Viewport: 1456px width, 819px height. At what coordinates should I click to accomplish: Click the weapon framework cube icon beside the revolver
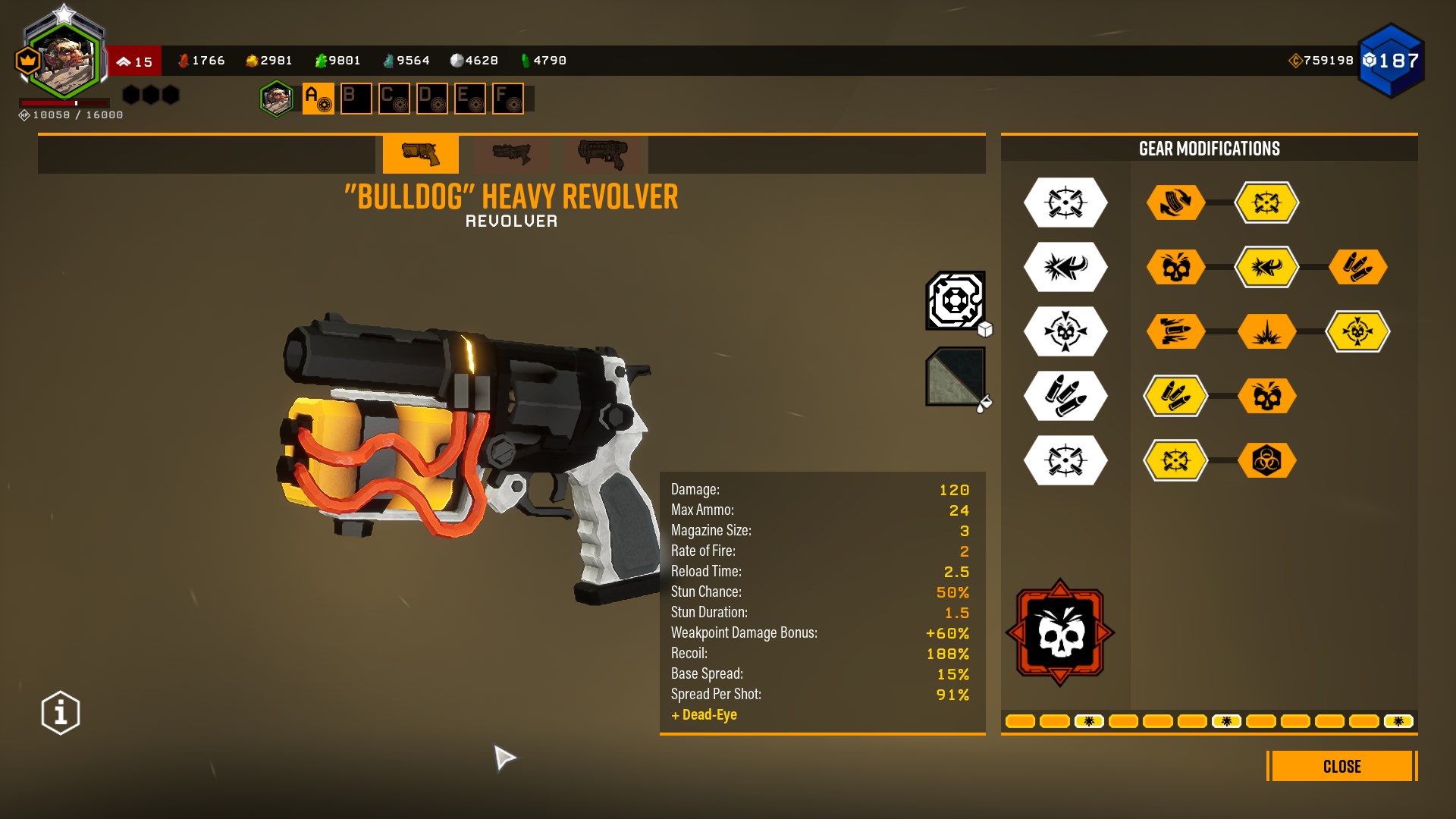pos(954,302)
